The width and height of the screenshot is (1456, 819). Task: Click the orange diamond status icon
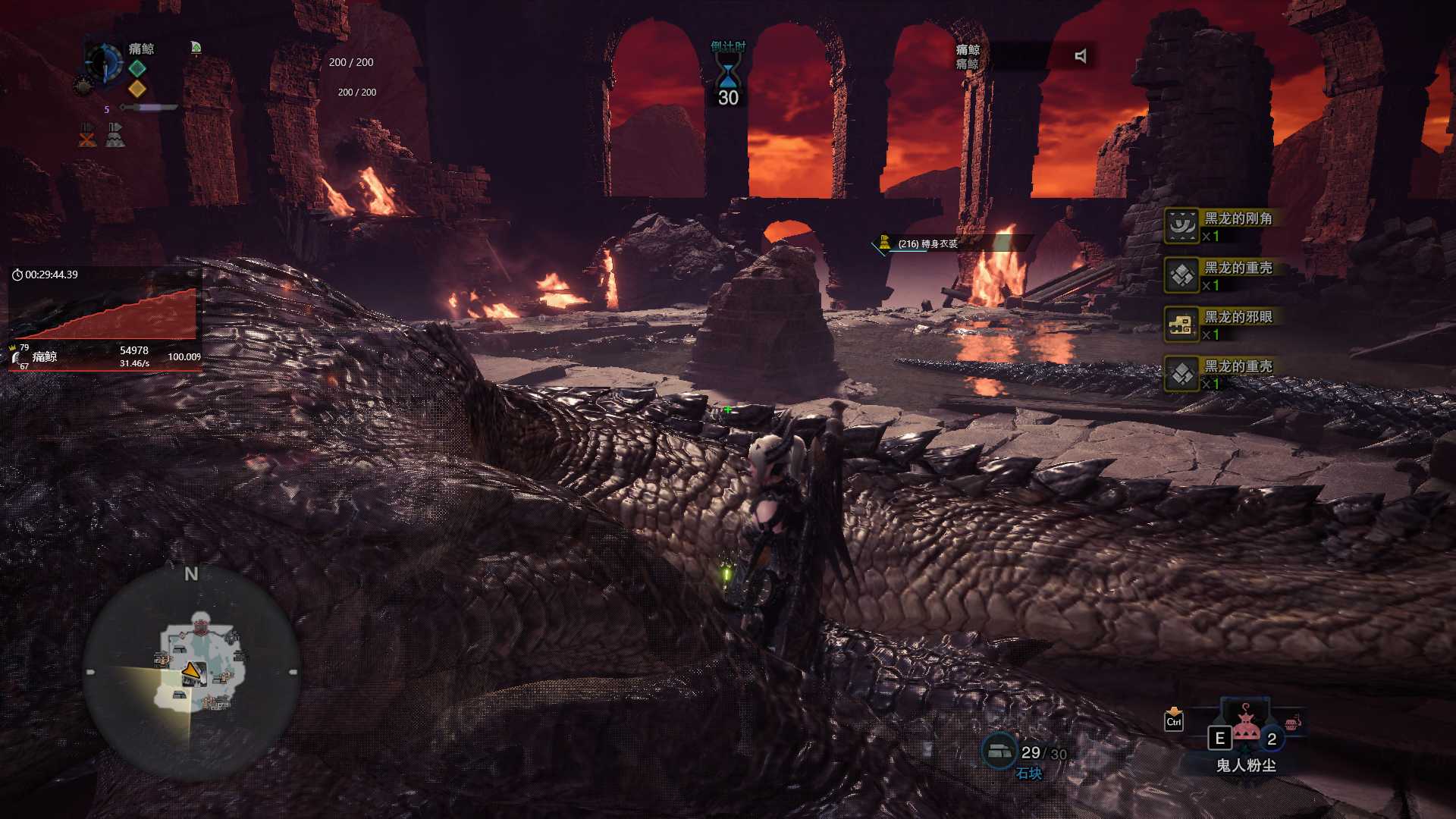pyautogui.click(x=137, y=89)
